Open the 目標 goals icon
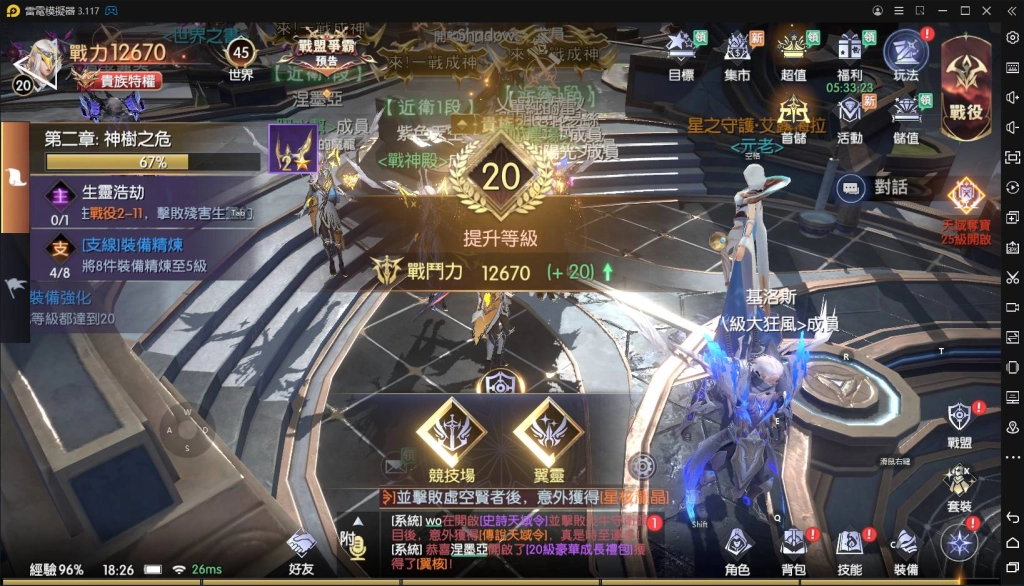Viewport: 1024px width, 586px height. (681, 54)
